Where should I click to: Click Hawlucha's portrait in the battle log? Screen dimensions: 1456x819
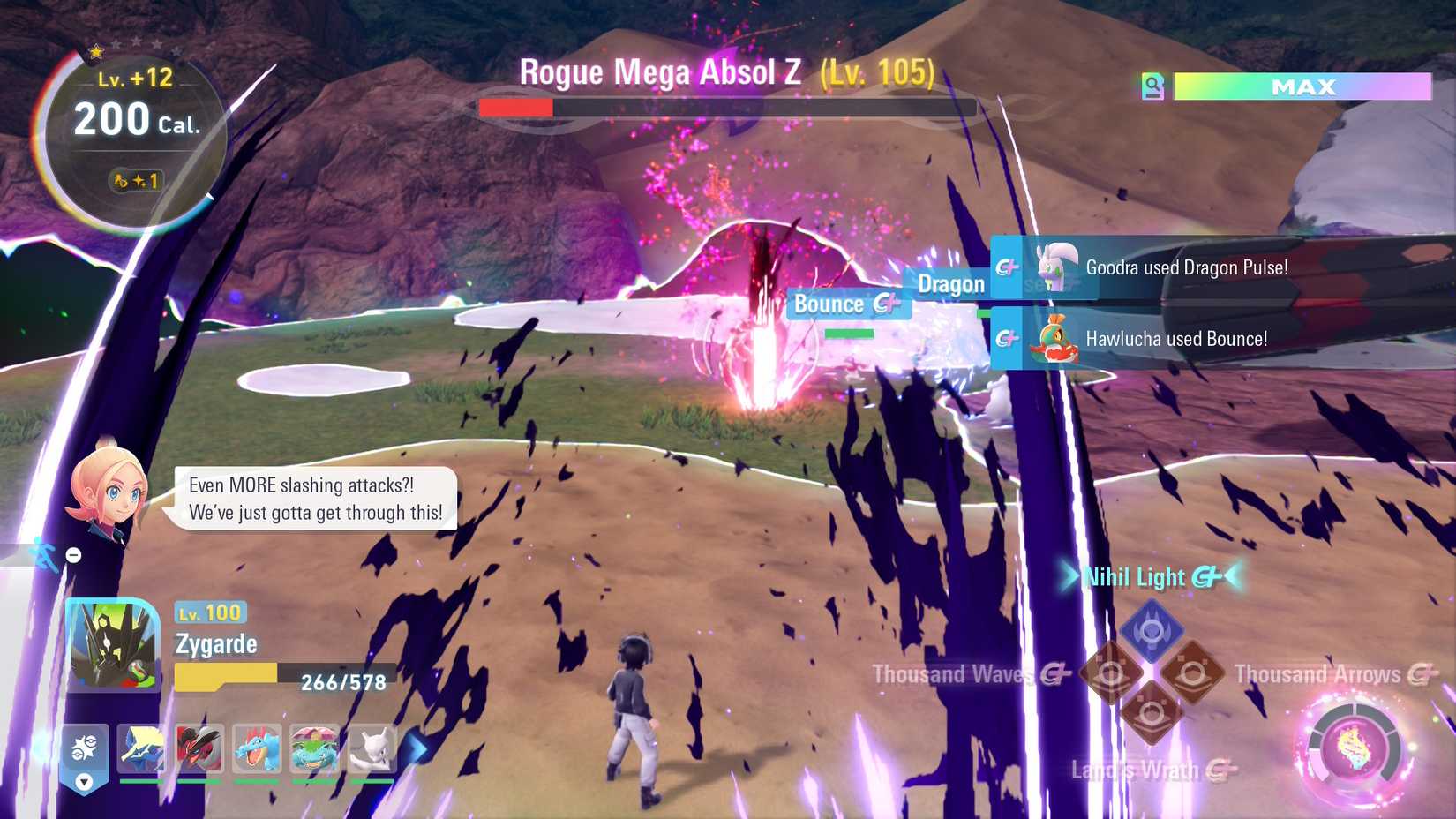pyautogui.click(x=1056, y=338)
